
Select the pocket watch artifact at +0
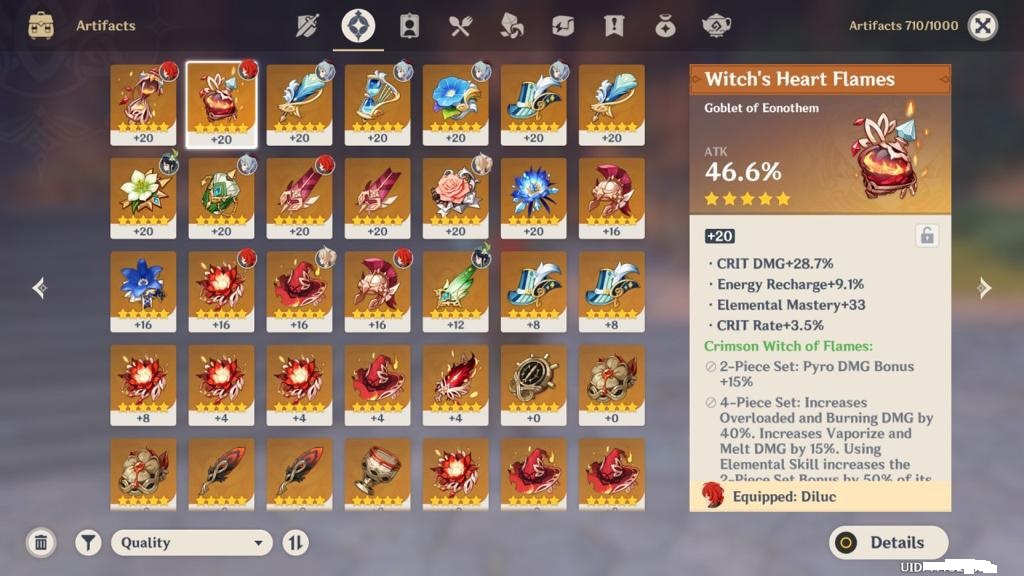[533, 380]
